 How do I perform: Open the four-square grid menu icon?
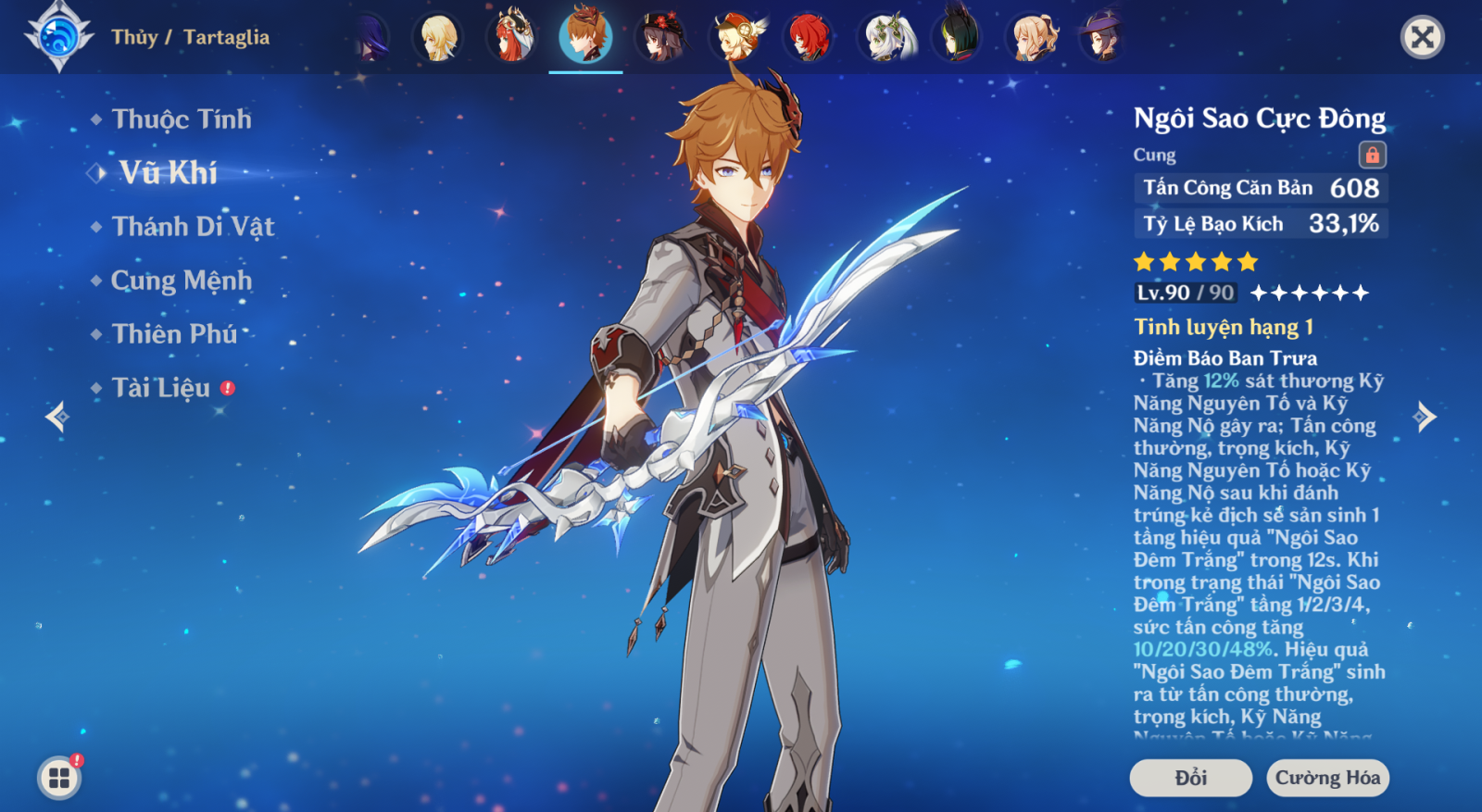pyautogui.click(x=59, y=778)
